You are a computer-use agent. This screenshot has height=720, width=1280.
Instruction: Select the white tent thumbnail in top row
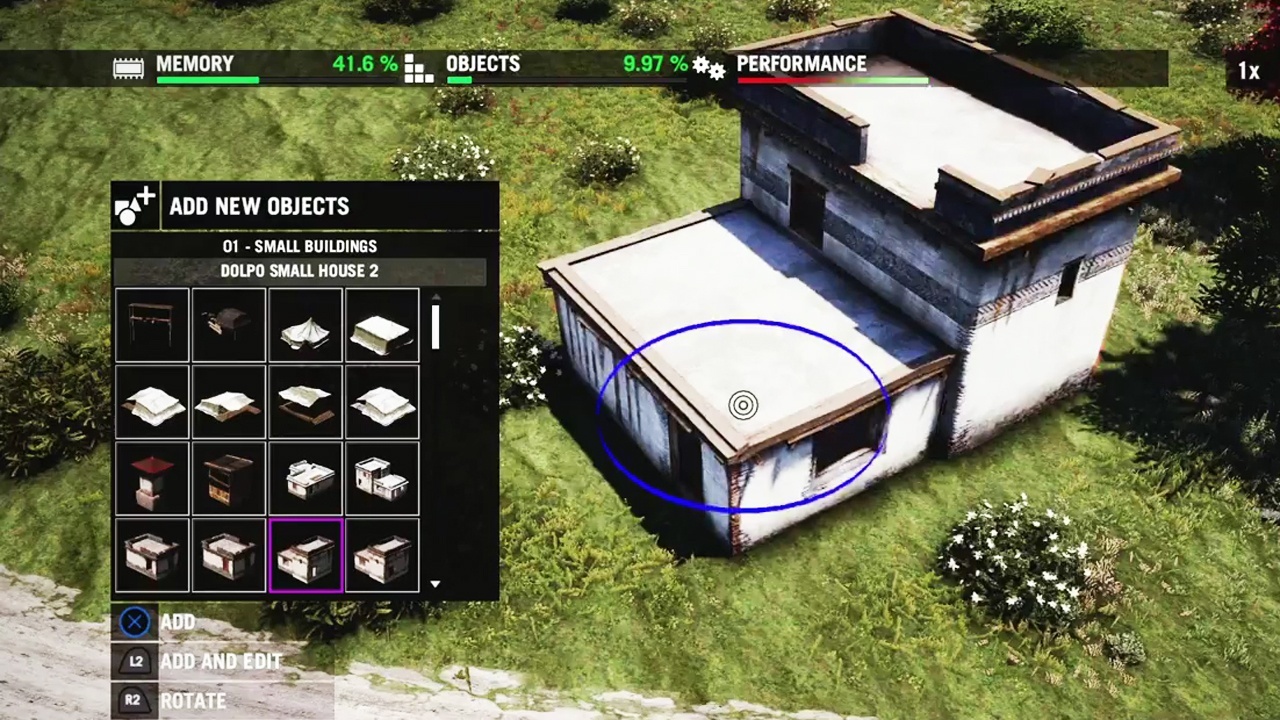point(306,325)
